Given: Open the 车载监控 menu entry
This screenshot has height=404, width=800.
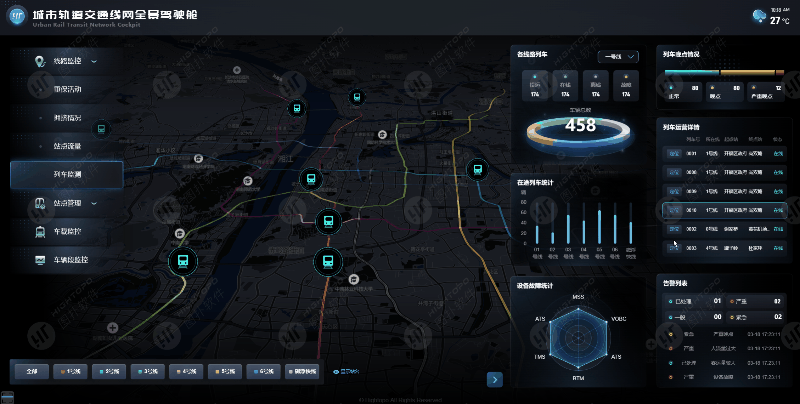Looking at the screenshot, I should [67, 232].
